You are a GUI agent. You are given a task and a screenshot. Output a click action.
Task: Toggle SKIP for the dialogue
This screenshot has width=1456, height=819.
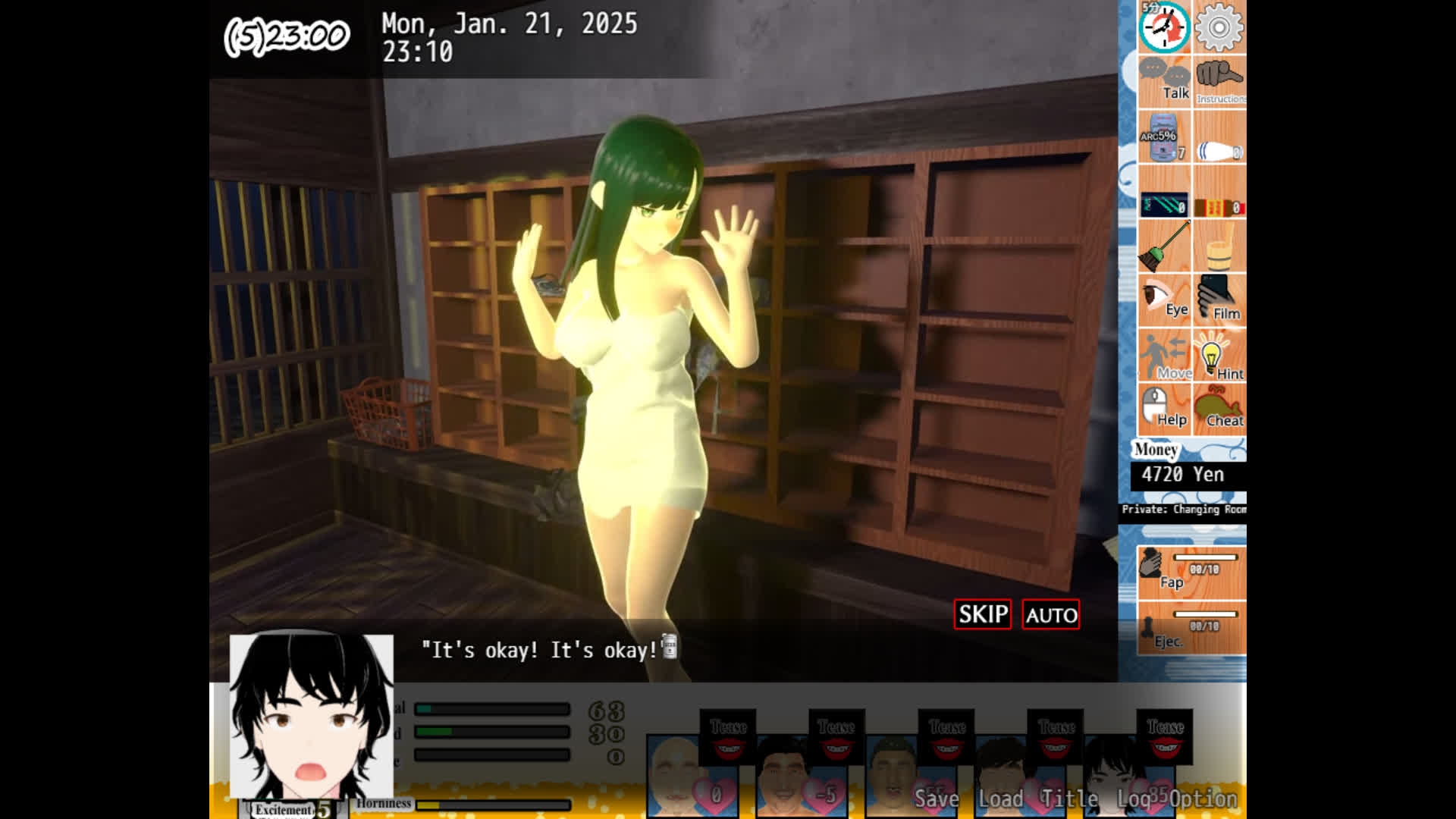pyautogui.click(x=982, y=614)
